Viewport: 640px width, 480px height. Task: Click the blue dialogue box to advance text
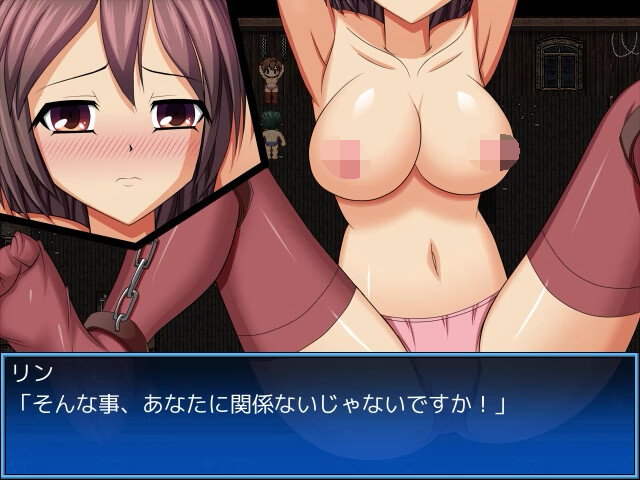point(320,415)
